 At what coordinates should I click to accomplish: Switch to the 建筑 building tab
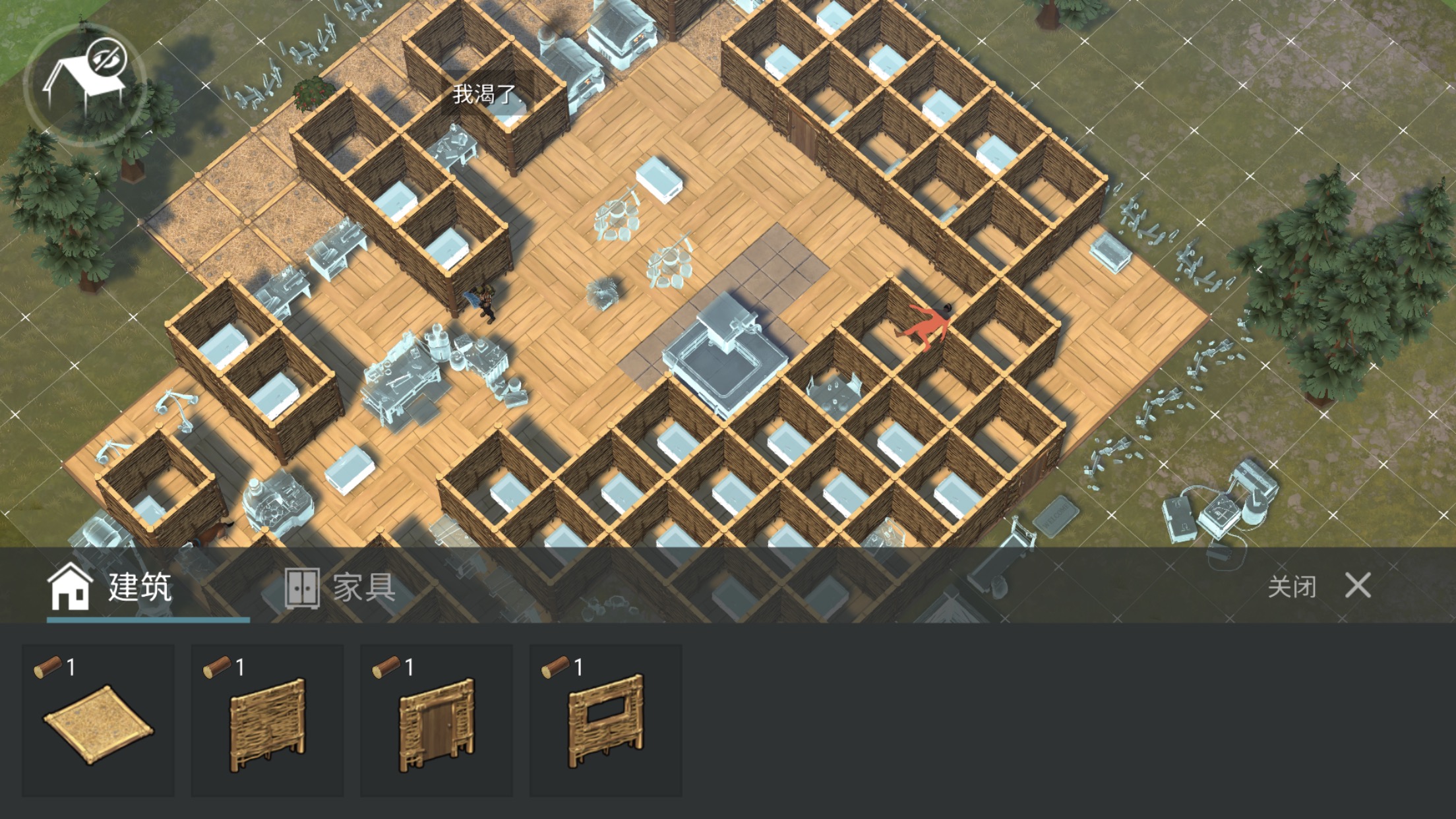tap(111, 587)
